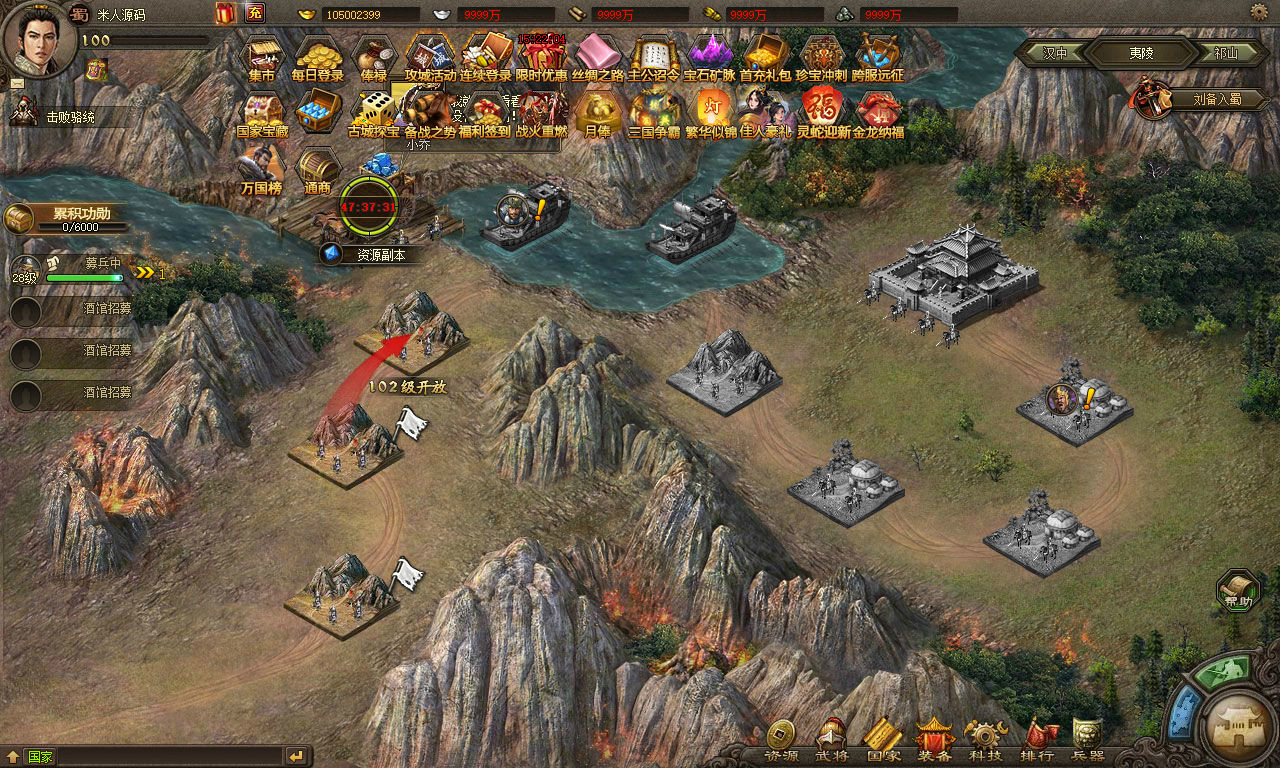Open the 万国榜 ranking icon
The width and height of the screenshot is (1280, 768).
(x=262, y=168)
